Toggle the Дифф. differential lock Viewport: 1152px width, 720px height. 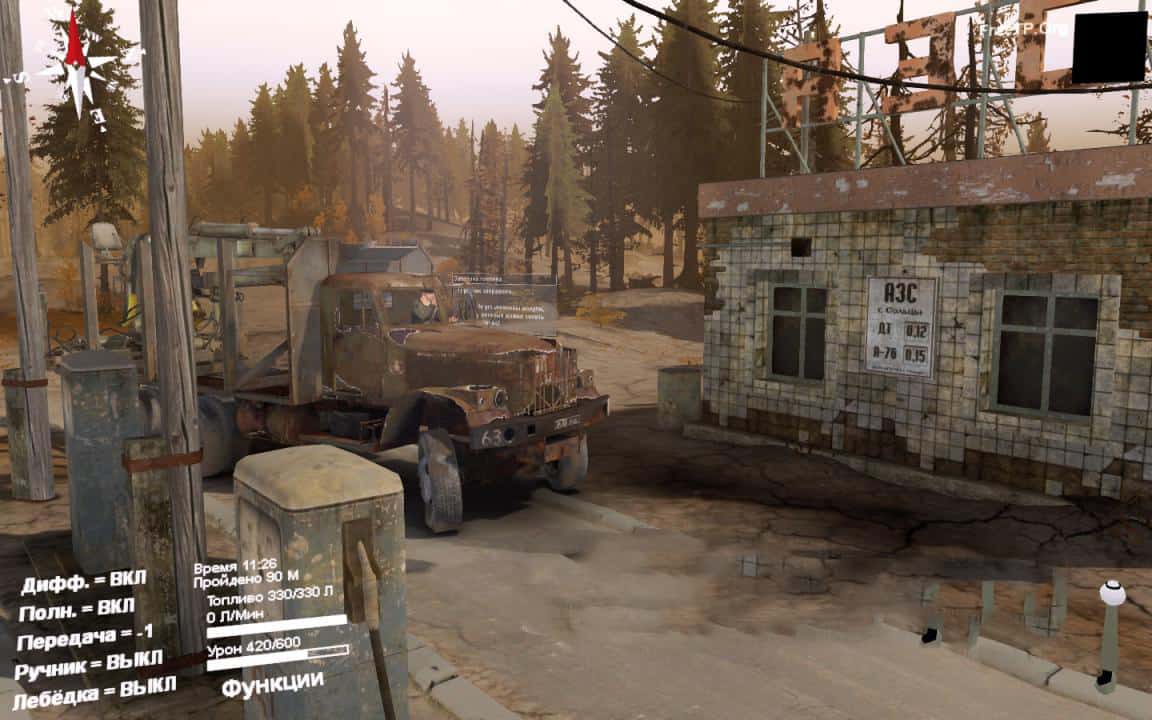pyautogui.click(x=84, y=580)
